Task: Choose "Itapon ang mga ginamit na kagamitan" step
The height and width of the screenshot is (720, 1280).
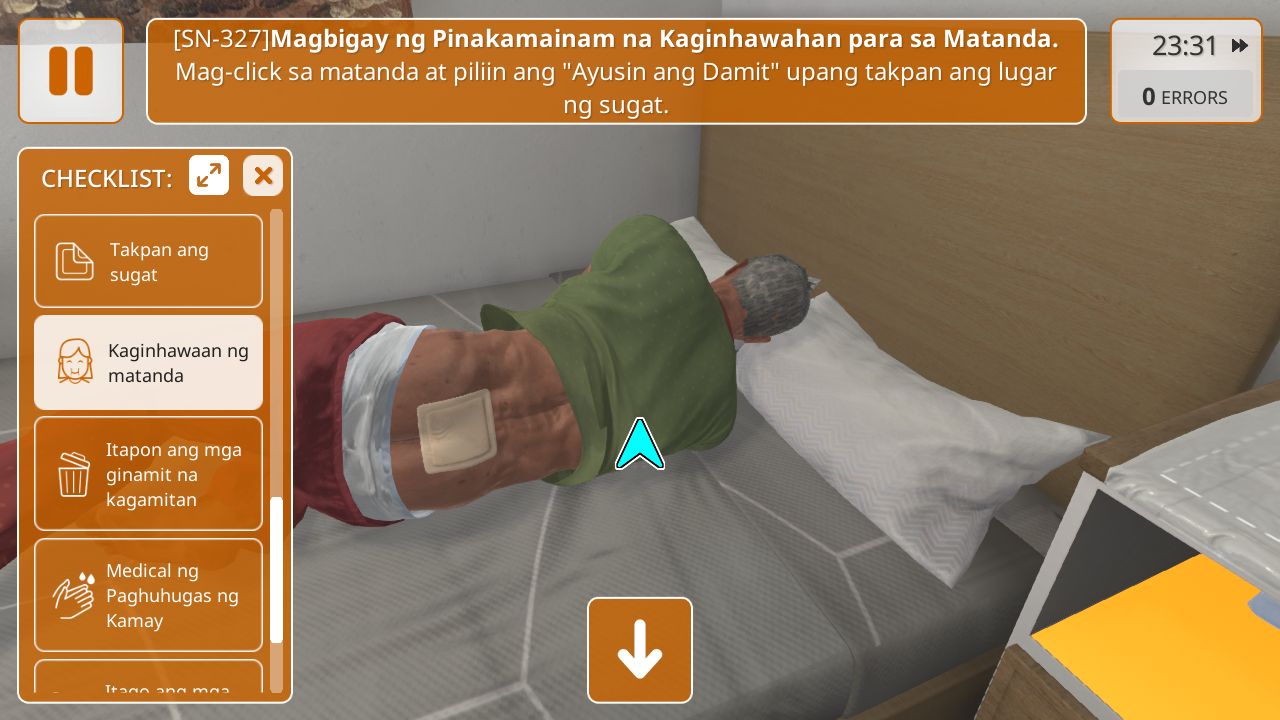Action: [x=149, y=474]
